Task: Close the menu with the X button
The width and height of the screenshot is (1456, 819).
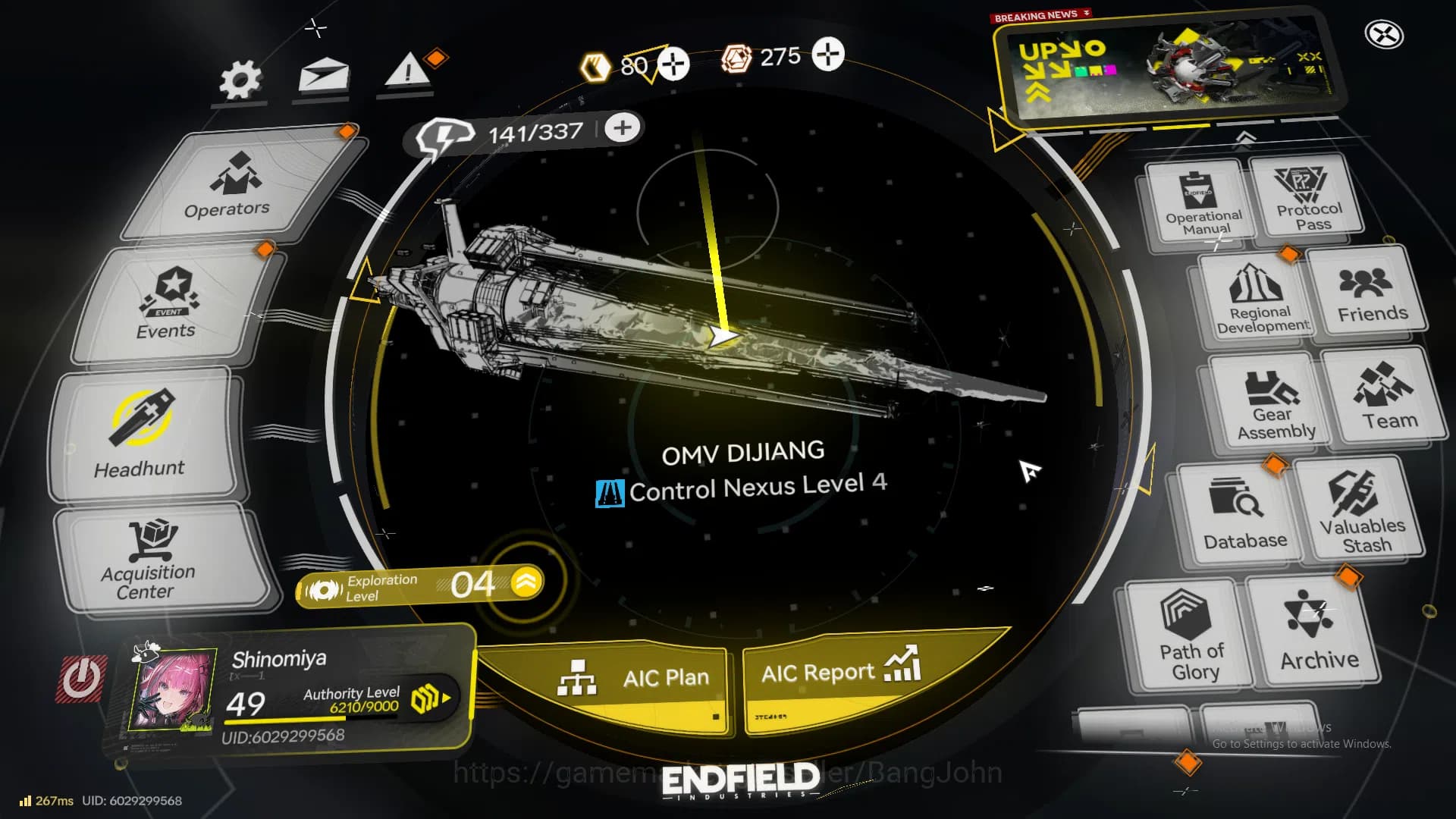Action: 1384,35
